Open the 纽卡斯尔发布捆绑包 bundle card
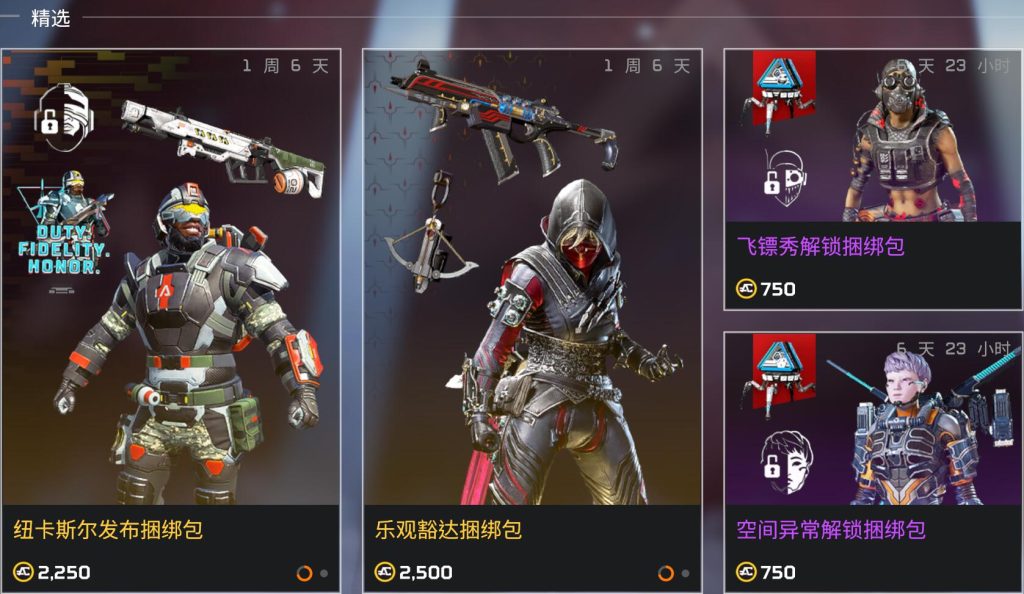Viewport: 1024px width, 594px height. [x=171, y=320]
